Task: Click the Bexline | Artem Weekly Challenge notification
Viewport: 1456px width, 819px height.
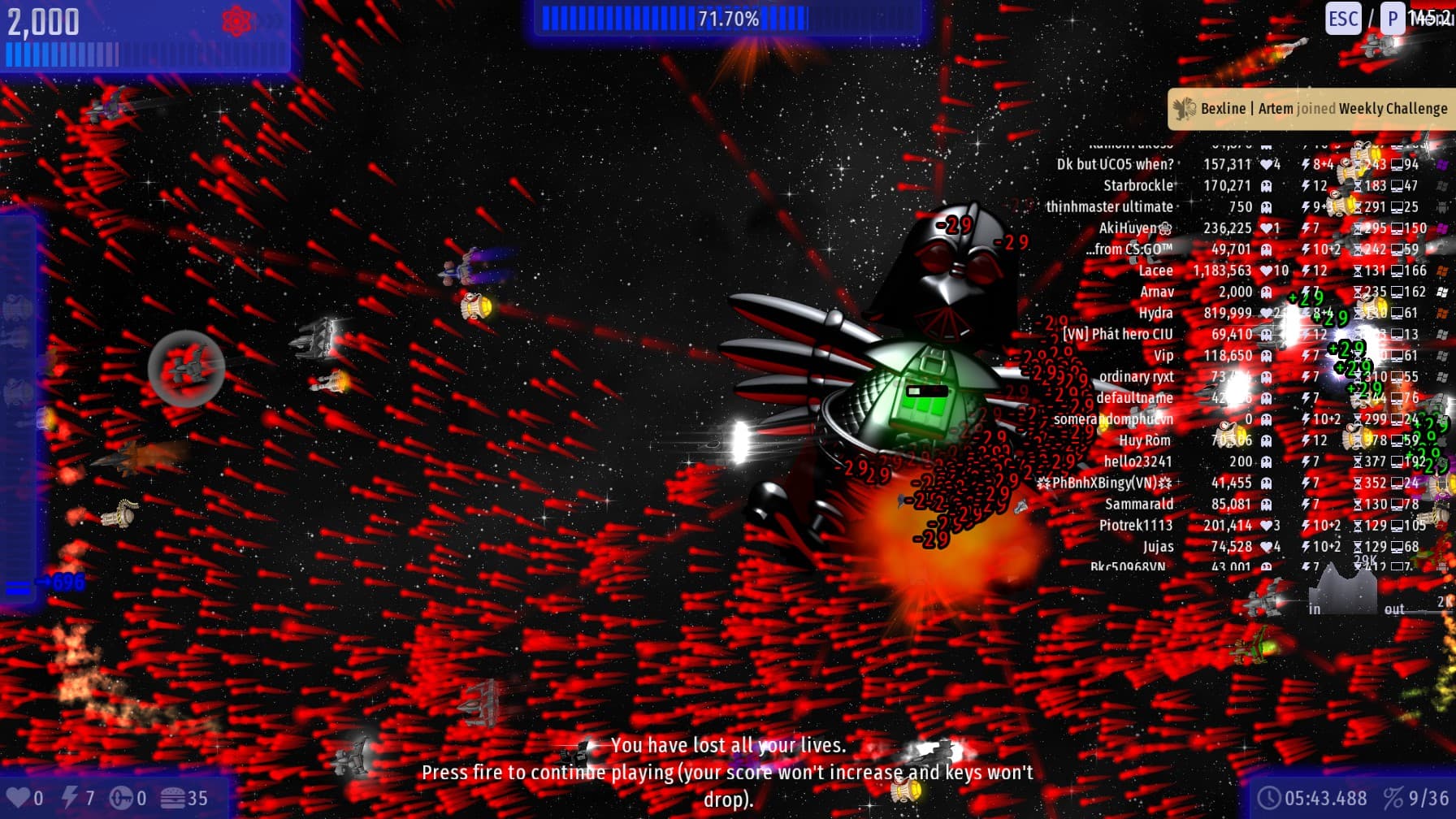Action: (1311, 109)
